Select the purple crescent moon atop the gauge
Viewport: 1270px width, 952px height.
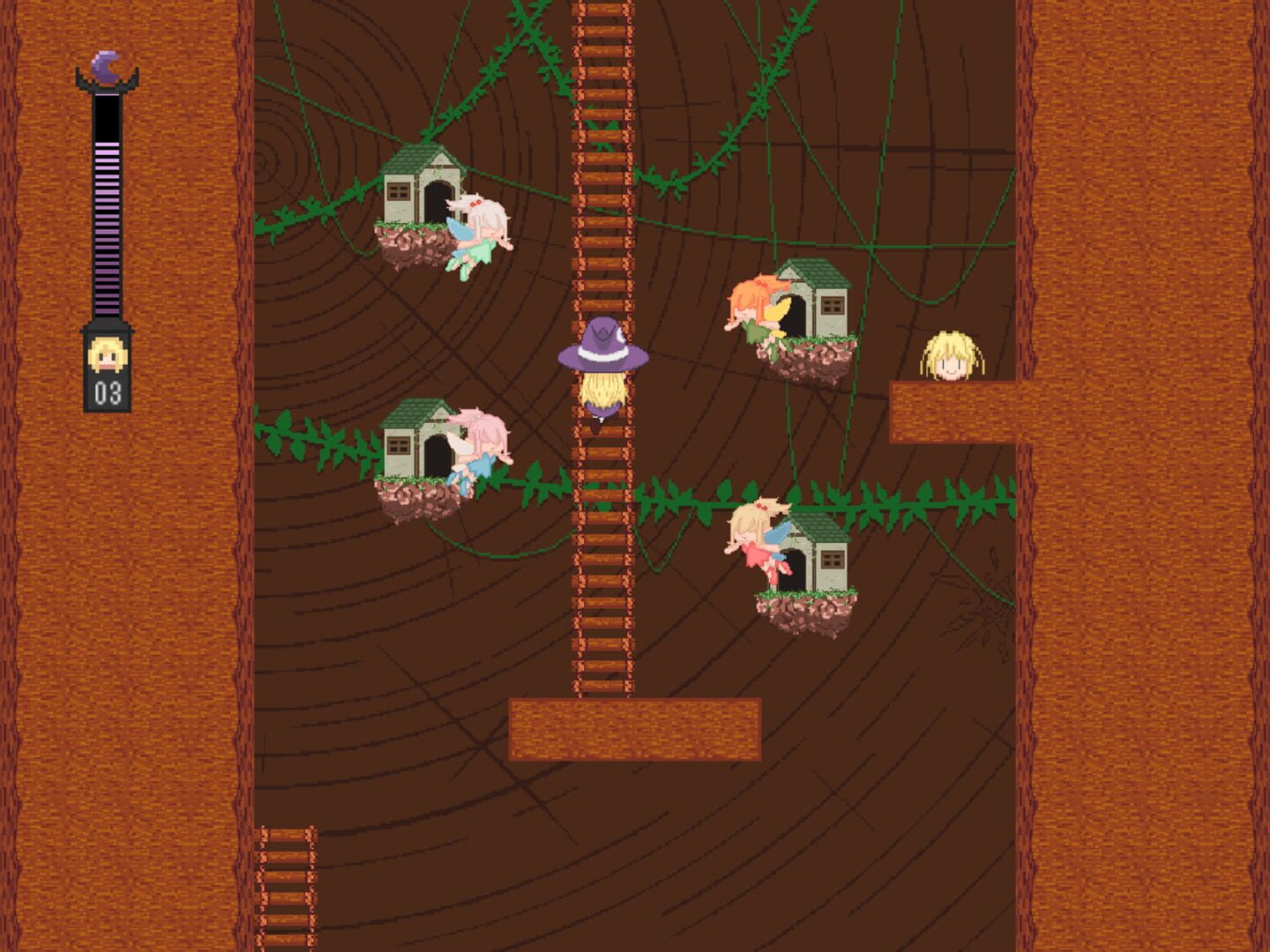105,71
